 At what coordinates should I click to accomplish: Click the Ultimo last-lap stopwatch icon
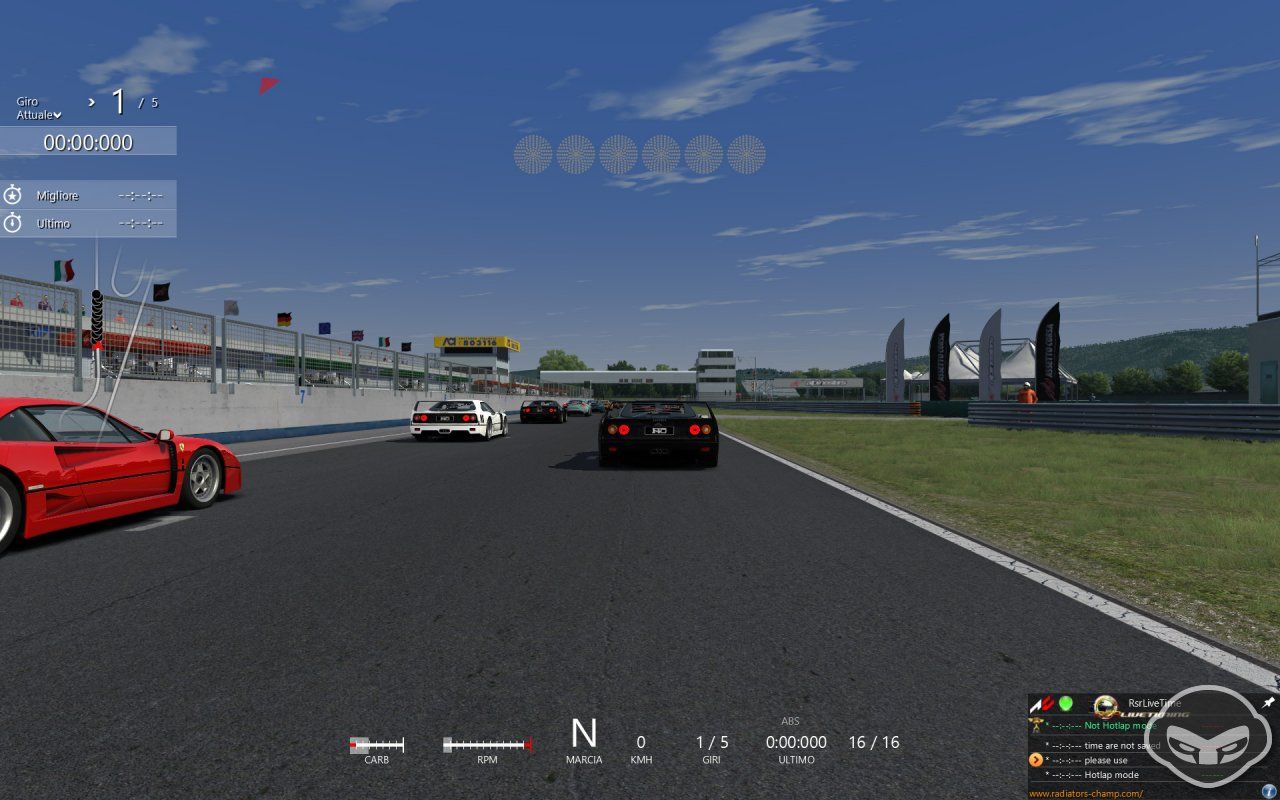[x=12, y=223]
